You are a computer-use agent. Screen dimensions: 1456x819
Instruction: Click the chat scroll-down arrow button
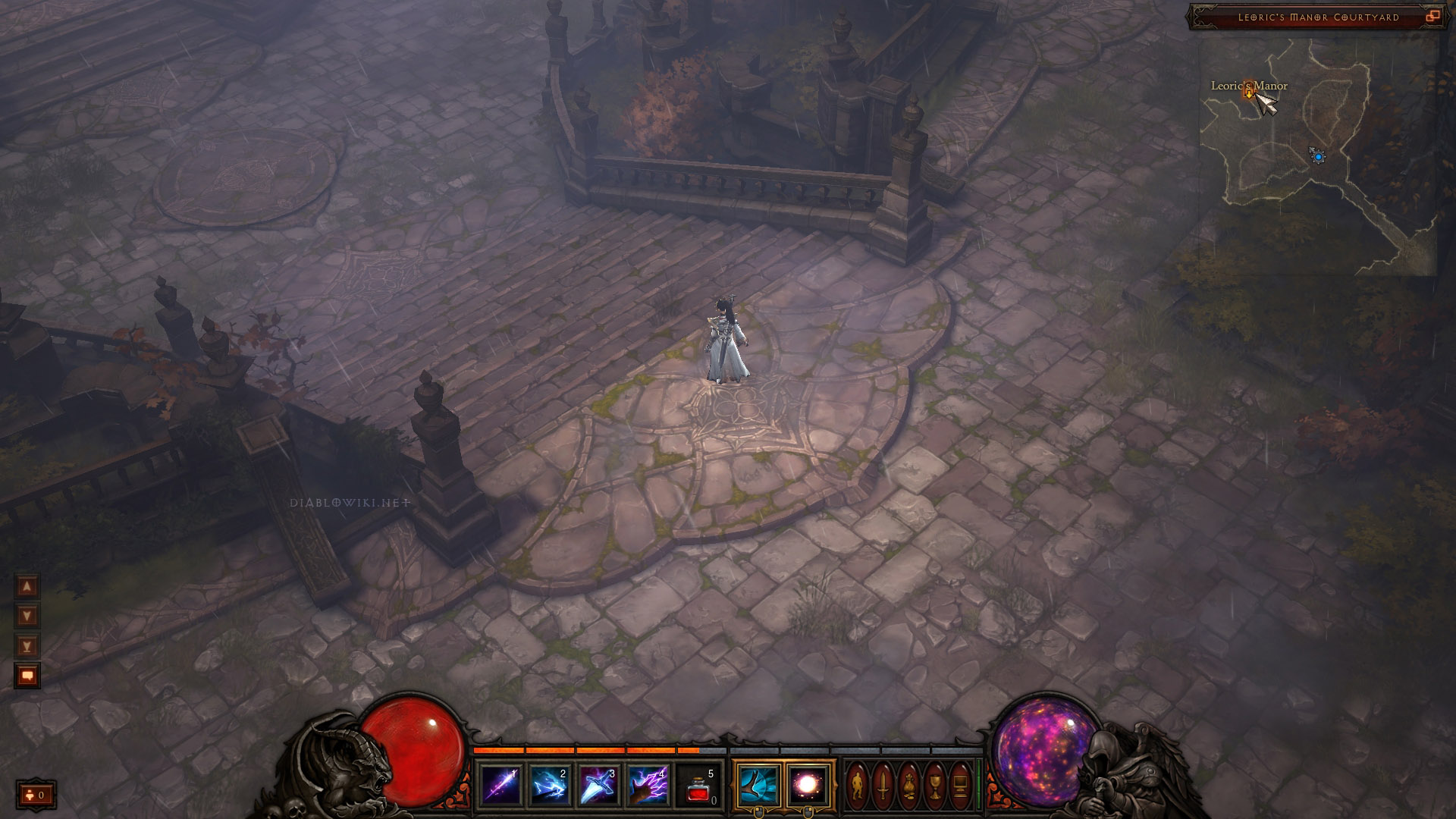(x=27, y=616)
